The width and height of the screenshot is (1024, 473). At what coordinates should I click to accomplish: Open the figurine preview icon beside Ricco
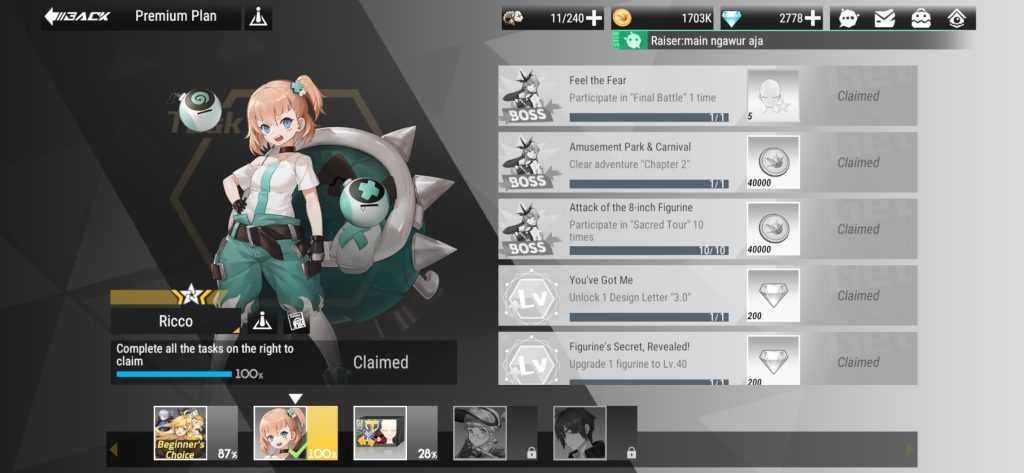tap(297, 321)
